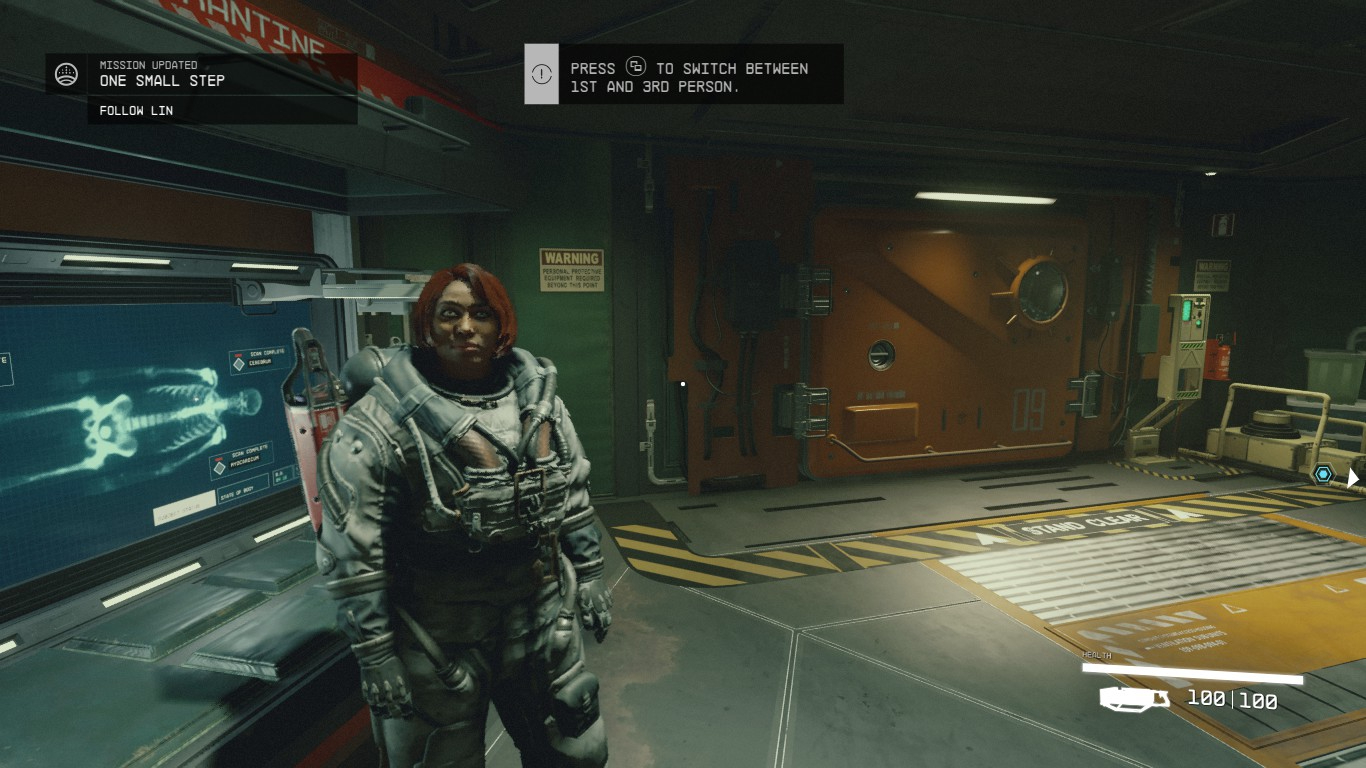
Task: Click the Constellation mission emblem icon
Action: pyautogui.click(x=67, y=74)
